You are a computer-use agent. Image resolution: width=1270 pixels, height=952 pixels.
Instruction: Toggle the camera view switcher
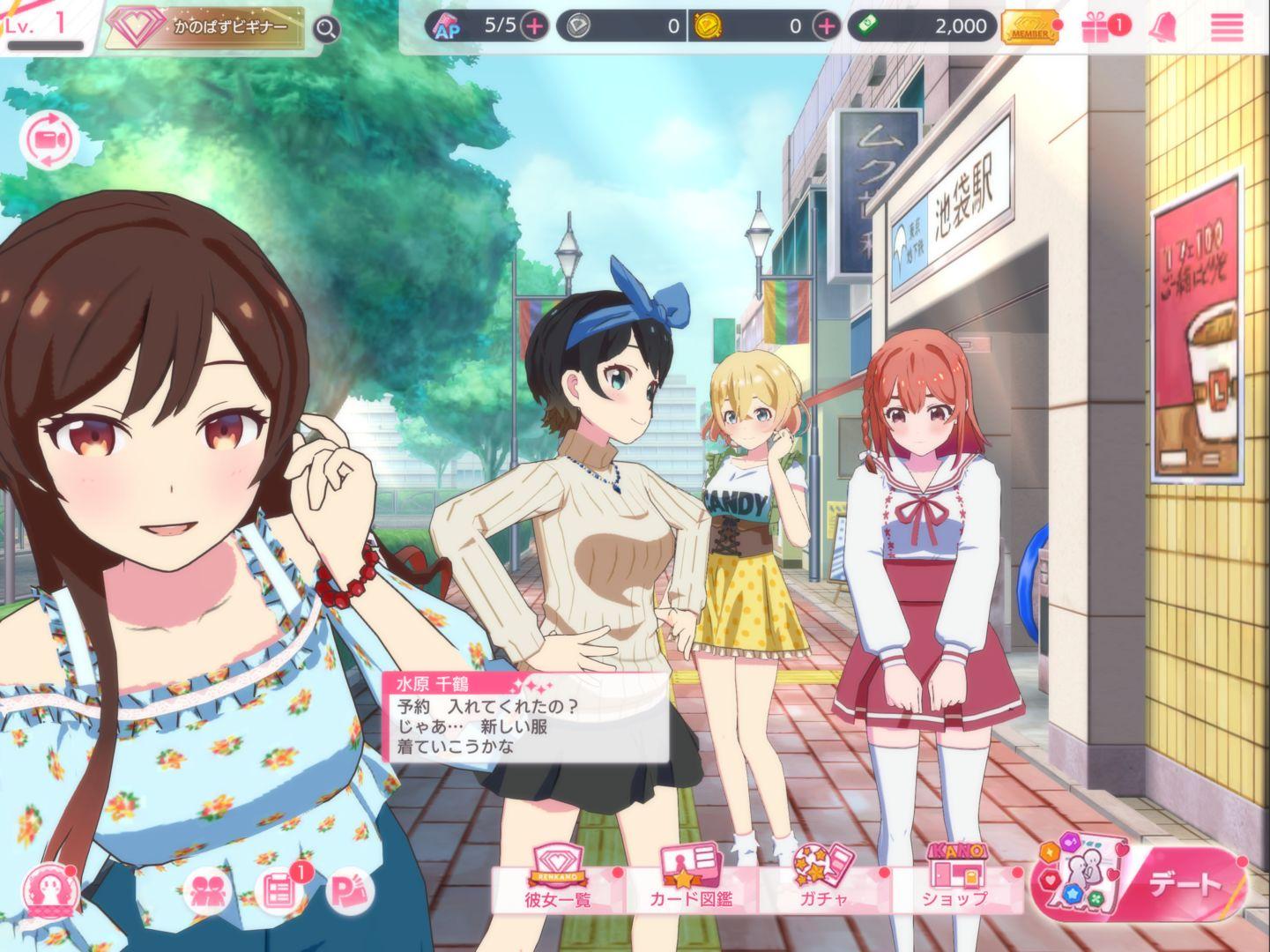point(51,141)
